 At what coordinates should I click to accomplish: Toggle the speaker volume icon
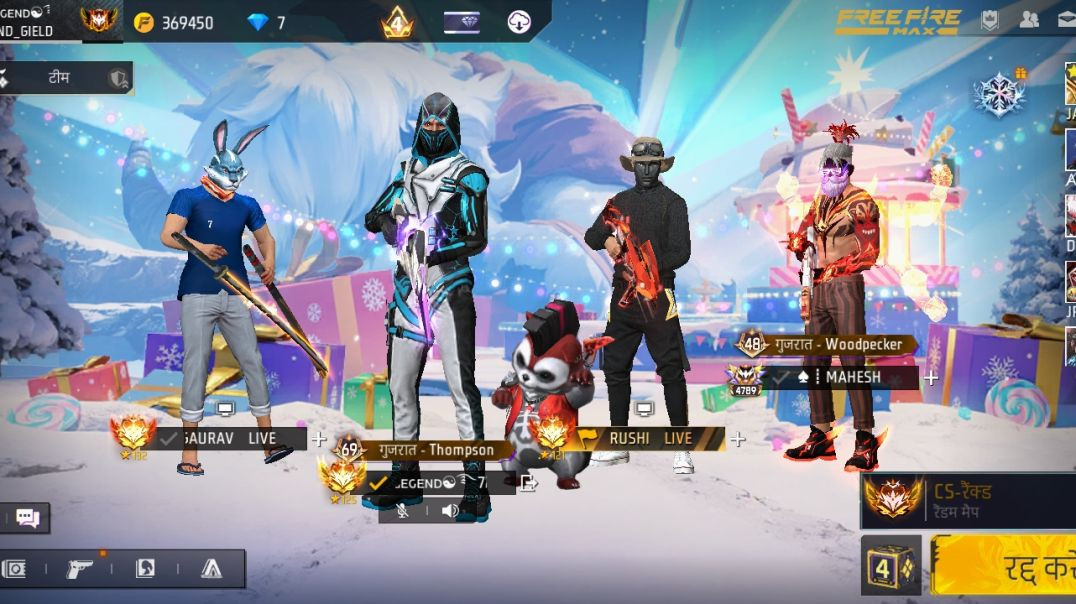(450, 511)
